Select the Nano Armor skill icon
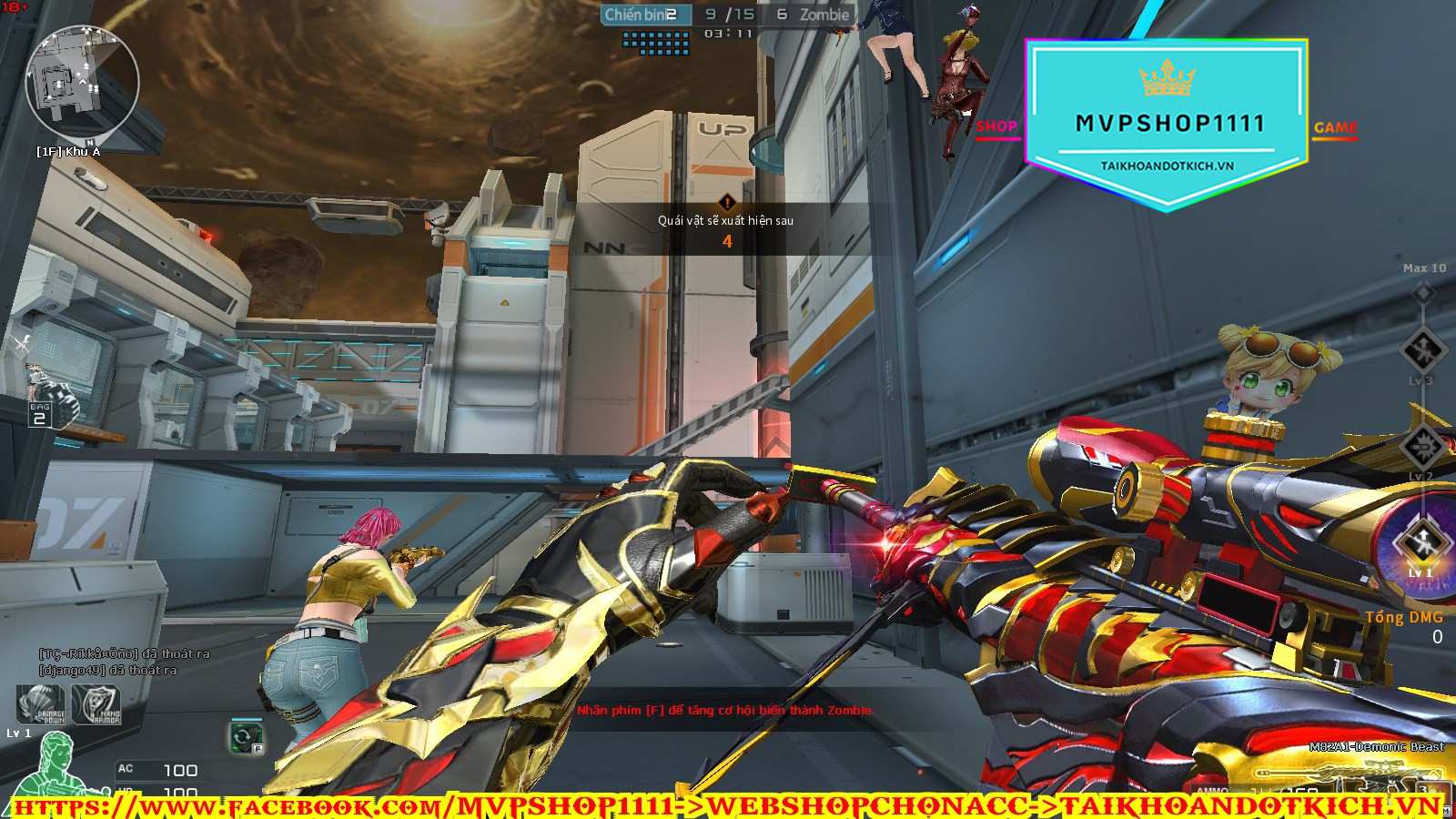Image resolution: width=1456 pixels, height=819 pixels. (96, 705)
